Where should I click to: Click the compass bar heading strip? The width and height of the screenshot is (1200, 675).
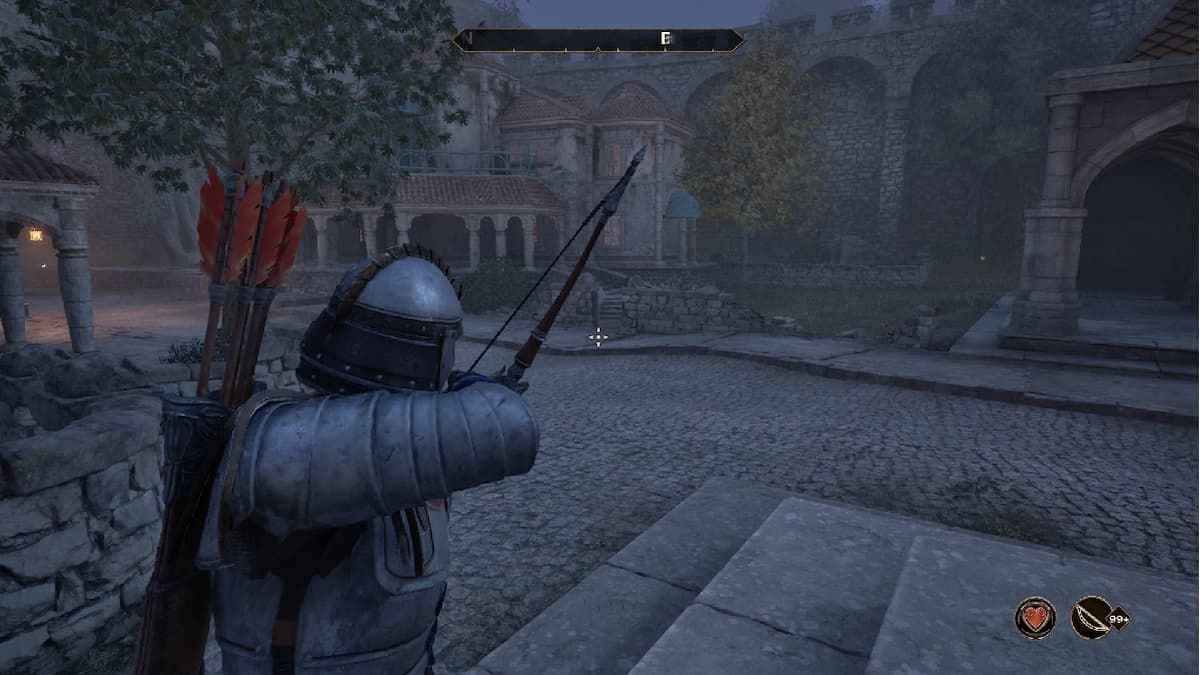click(598, 40)
